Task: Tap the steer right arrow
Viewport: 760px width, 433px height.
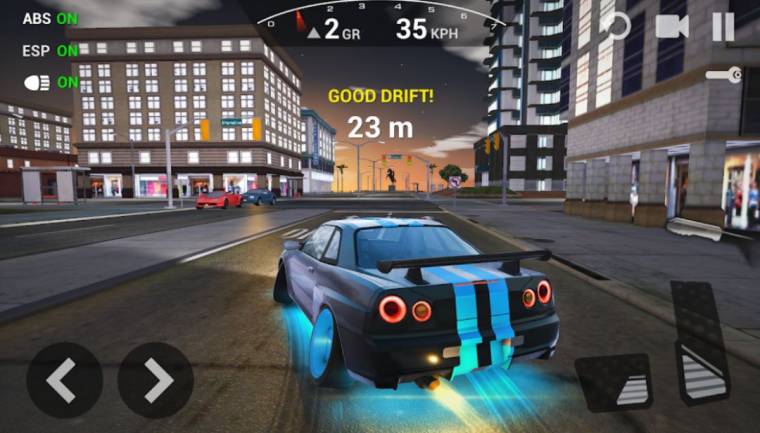Action: click(x=156, y=379)
